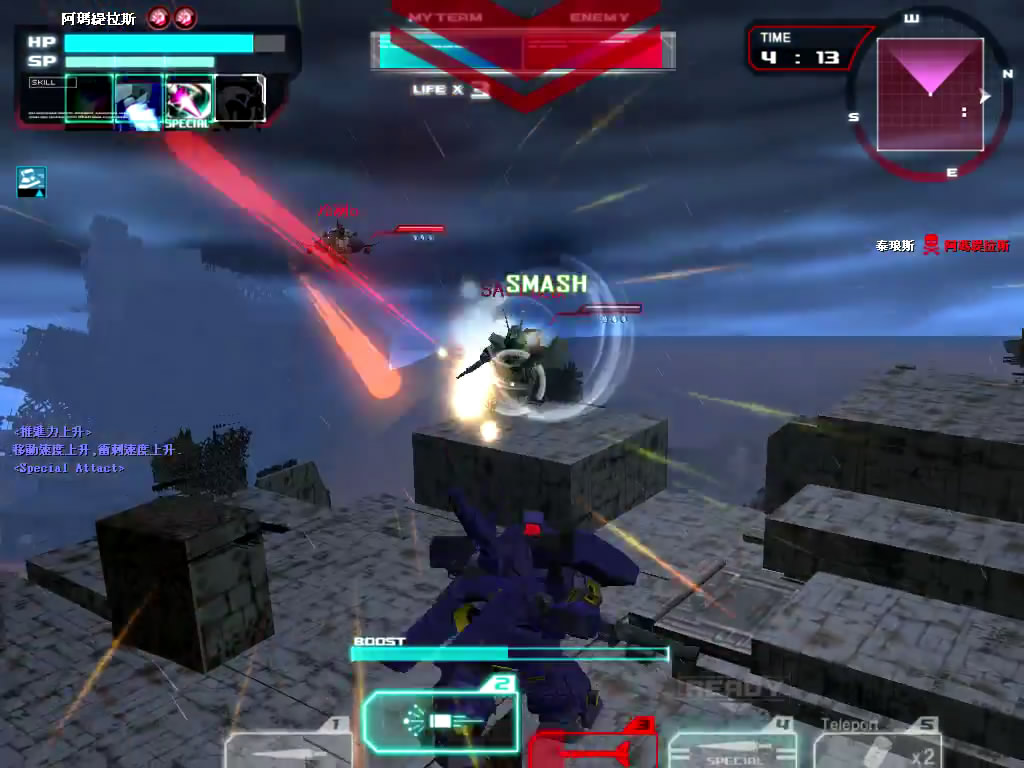Viewport: 1024px width, 768px height.
Task: Click the radar minimap
Action: [930, 94]
